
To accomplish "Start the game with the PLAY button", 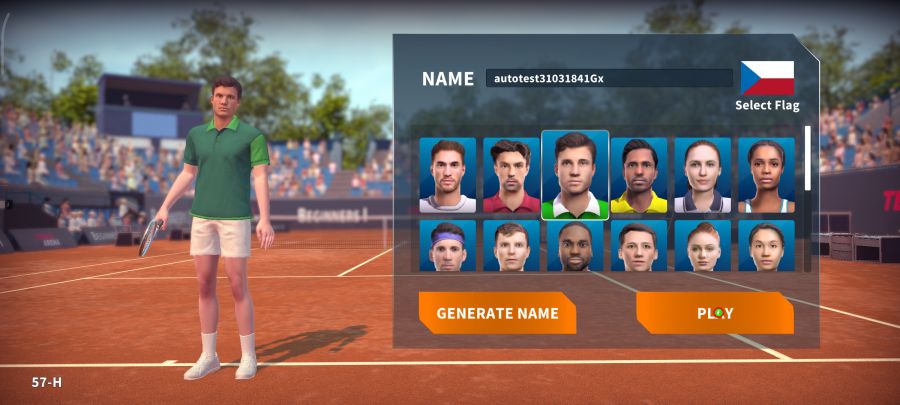I will [x=714, y=313].
